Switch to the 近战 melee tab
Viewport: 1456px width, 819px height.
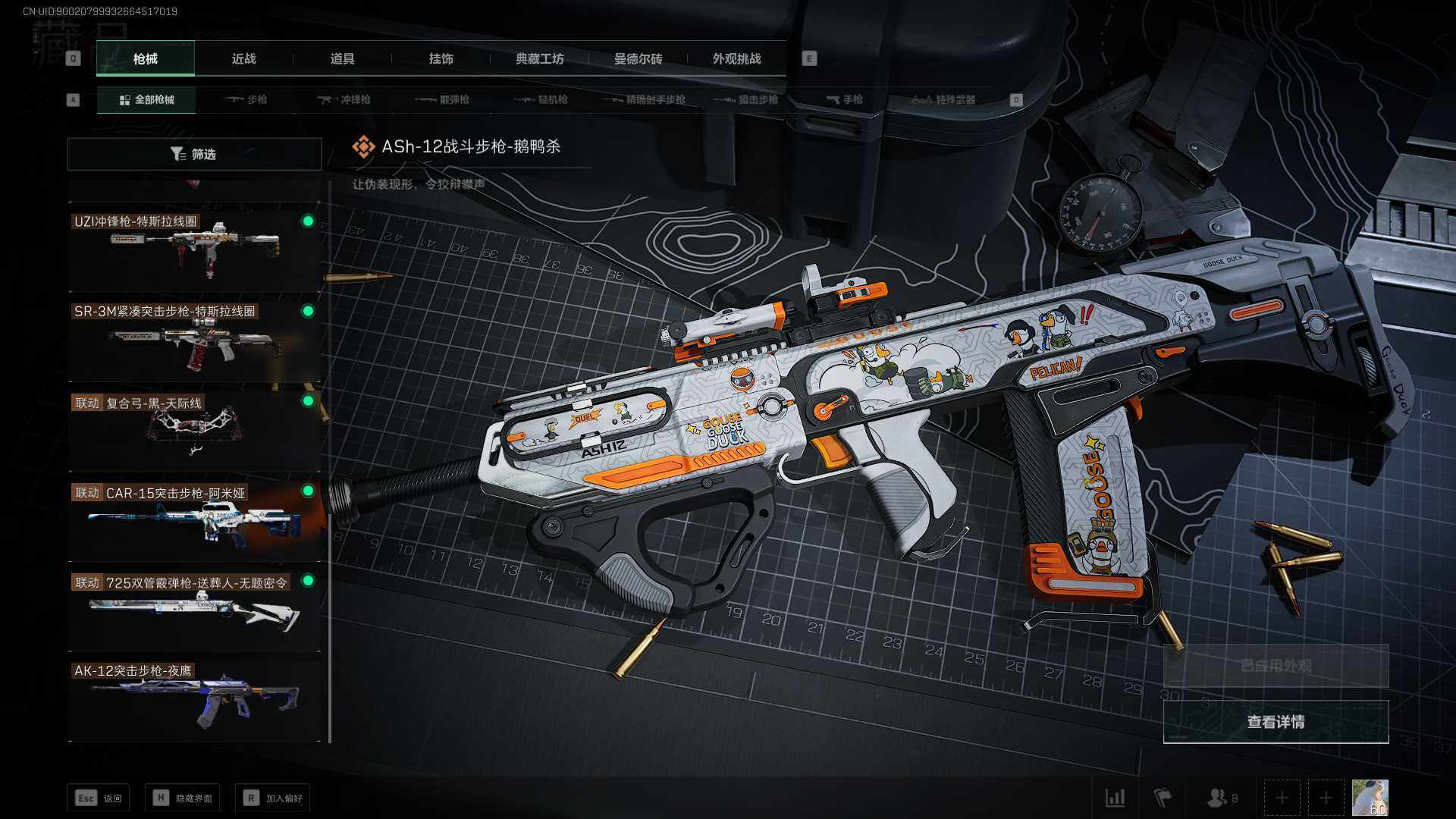[x=243, y=58]
